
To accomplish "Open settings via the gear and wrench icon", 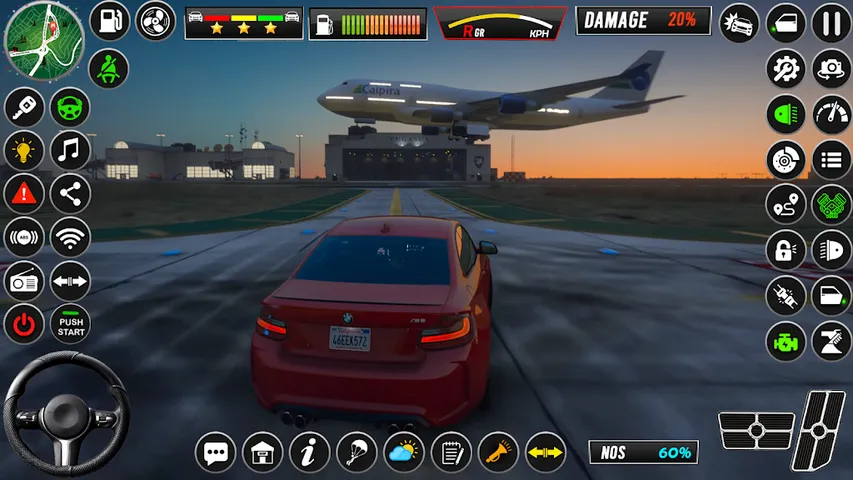I will pos(786,69).
